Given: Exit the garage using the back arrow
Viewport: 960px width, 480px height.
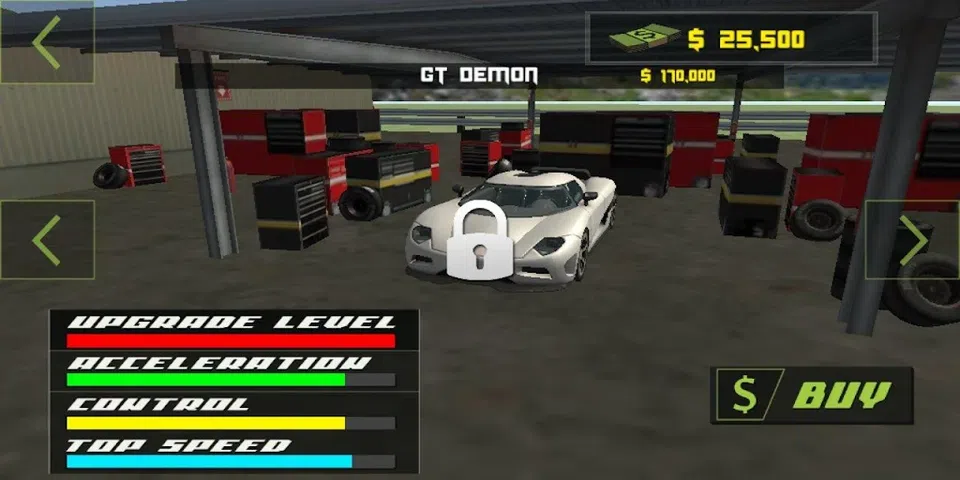Looking at the screenshot, I should click(x=47, y=42).
